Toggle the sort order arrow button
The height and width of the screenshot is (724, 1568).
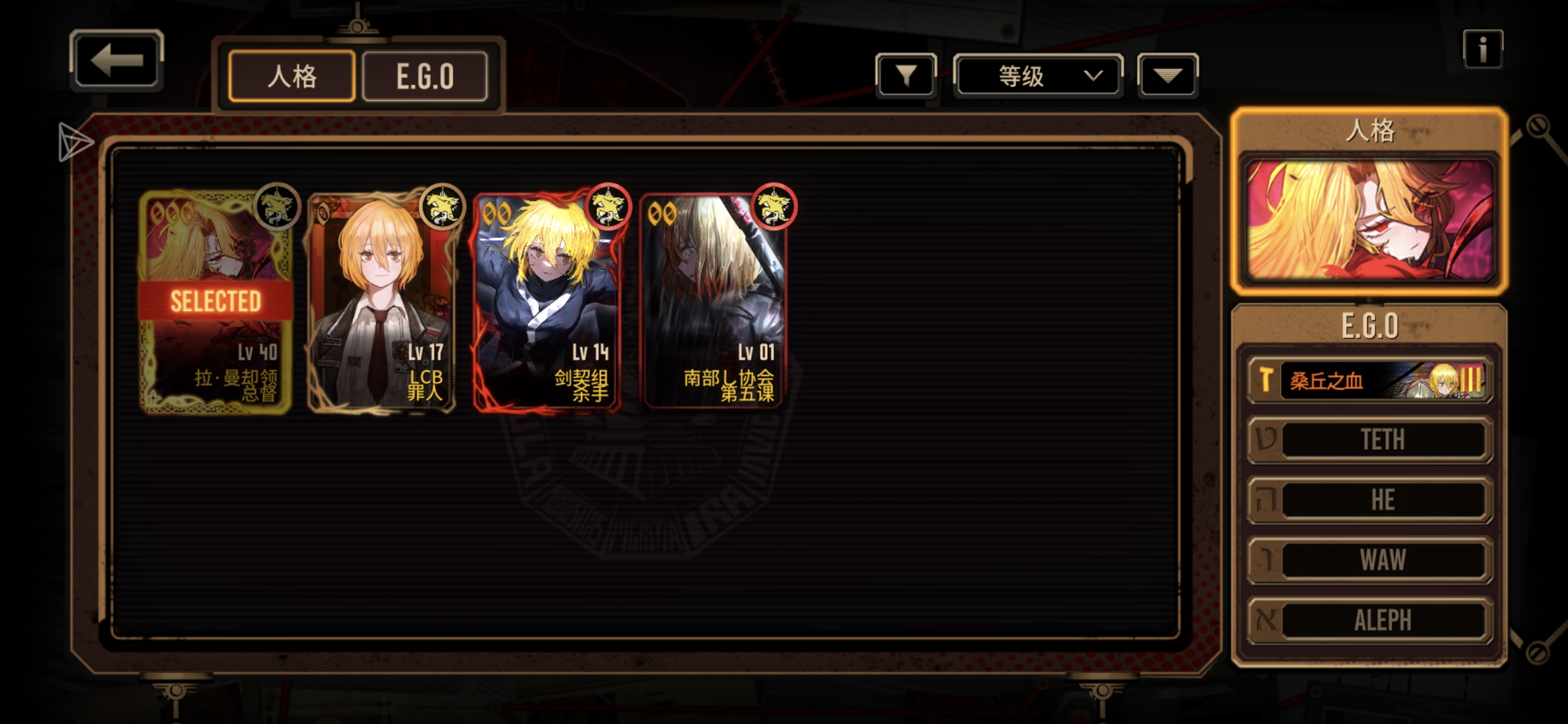click(1167, 76)
